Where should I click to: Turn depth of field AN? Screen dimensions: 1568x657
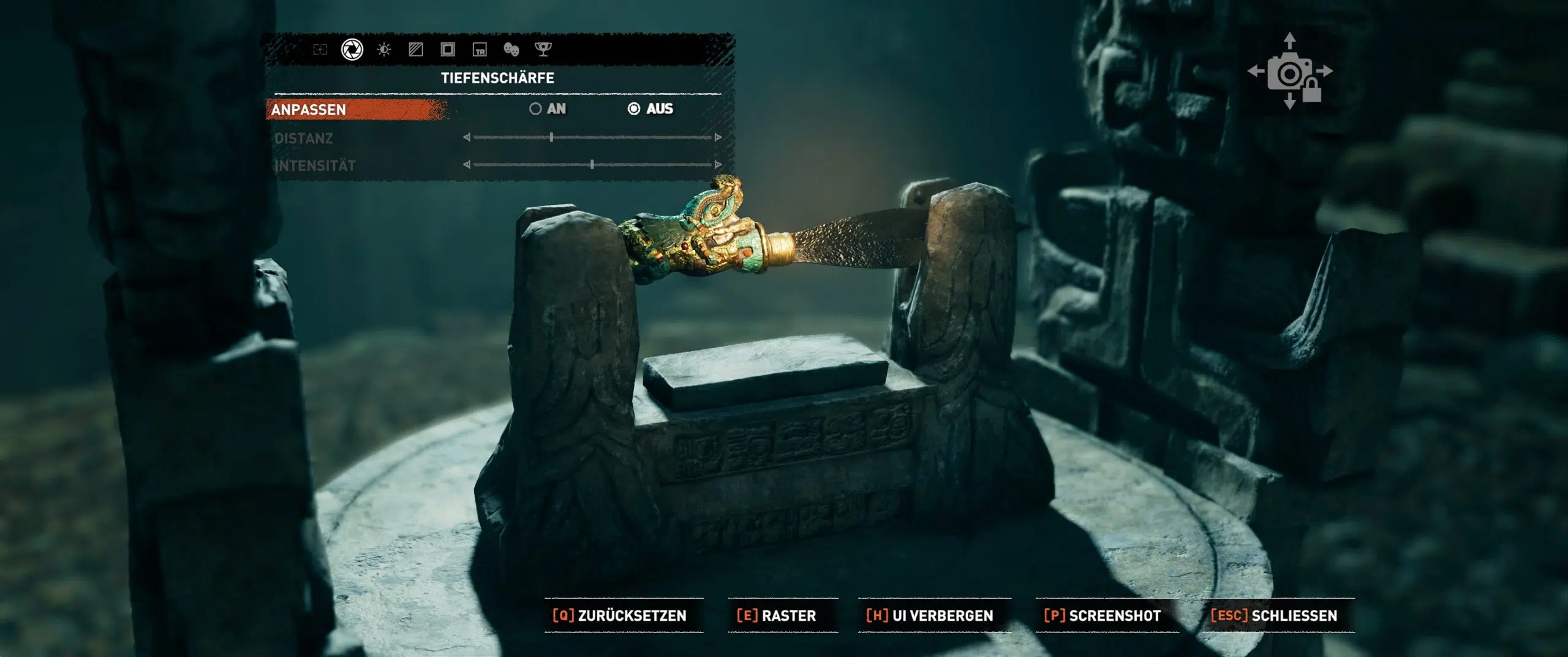(x=536, y=109)
